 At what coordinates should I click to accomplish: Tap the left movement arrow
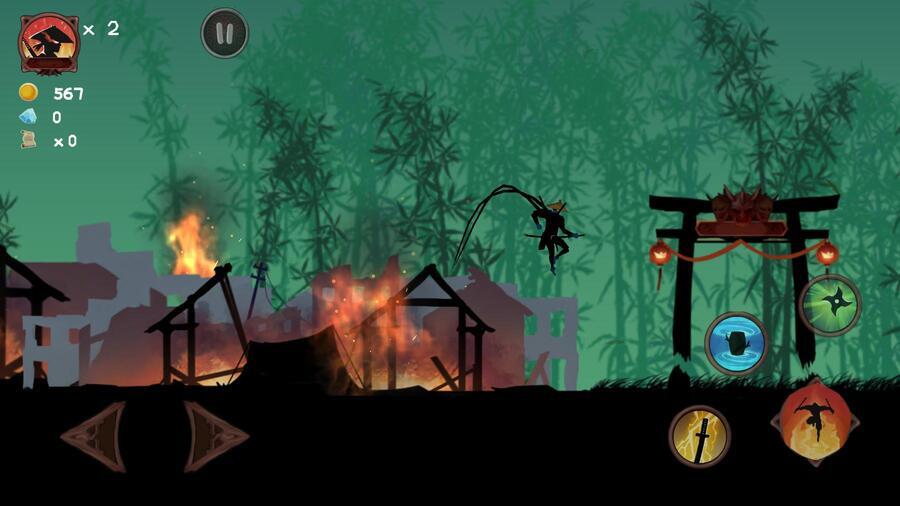coord(93,436)
